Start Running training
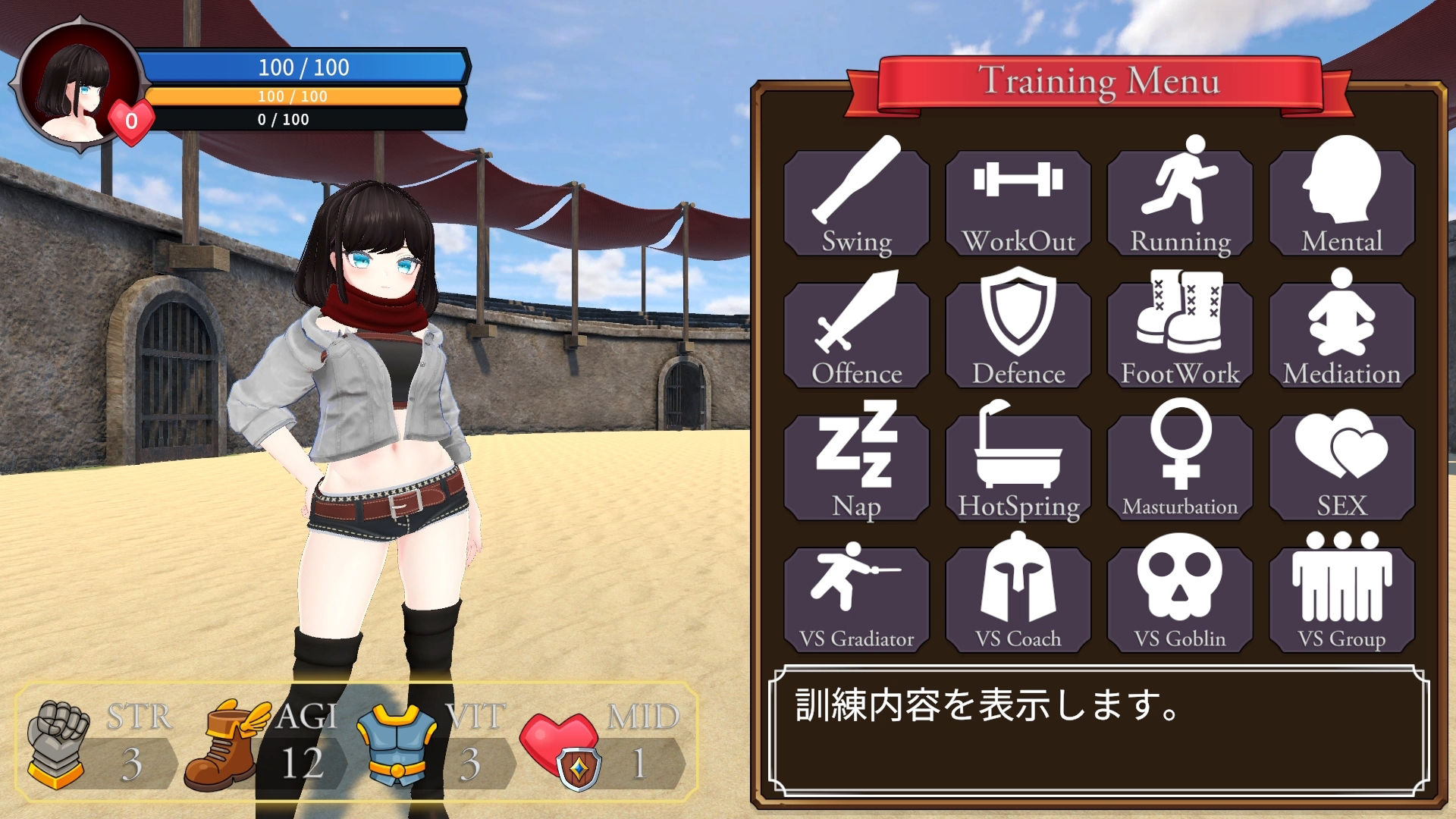Viewport: 1456px width, 819px height. tap(1180, 201)
